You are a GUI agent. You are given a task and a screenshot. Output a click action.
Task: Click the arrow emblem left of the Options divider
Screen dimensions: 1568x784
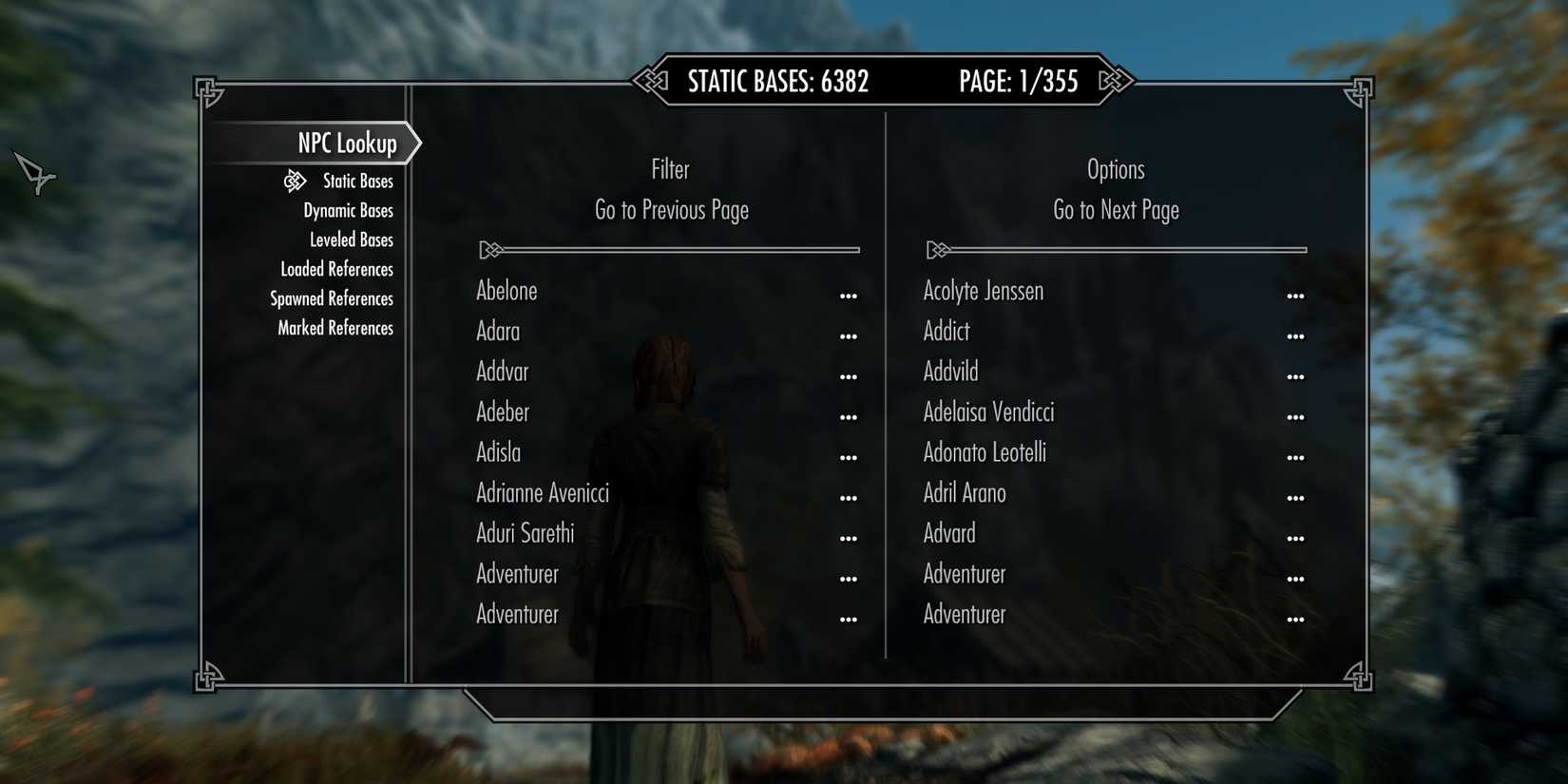[938, 249]
